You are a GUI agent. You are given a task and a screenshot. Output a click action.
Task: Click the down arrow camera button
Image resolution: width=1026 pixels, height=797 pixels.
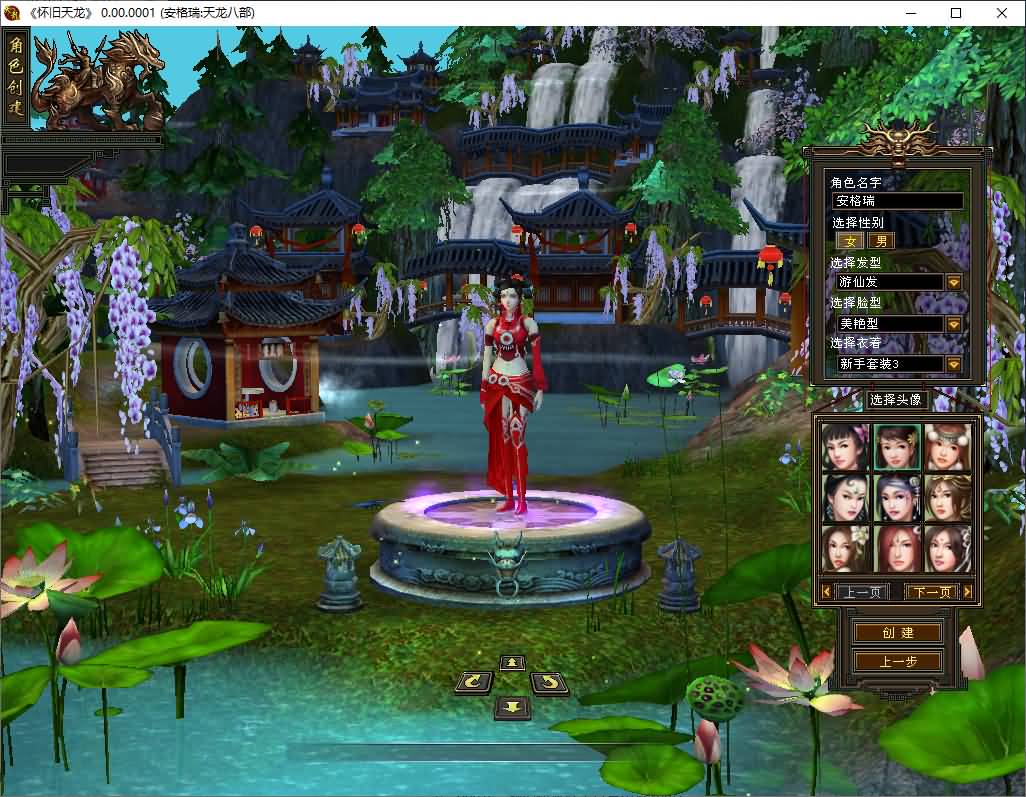click(x=512, y=707)
